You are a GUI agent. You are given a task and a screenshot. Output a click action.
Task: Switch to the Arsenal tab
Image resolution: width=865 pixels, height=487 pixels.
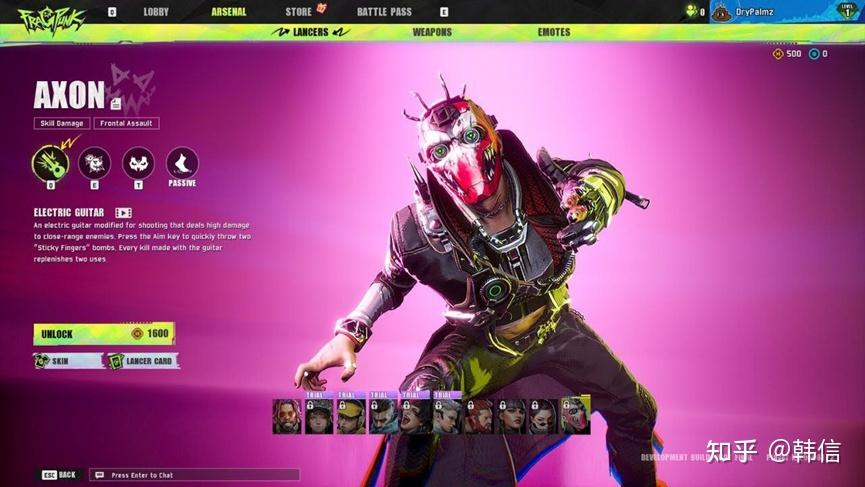229,12
